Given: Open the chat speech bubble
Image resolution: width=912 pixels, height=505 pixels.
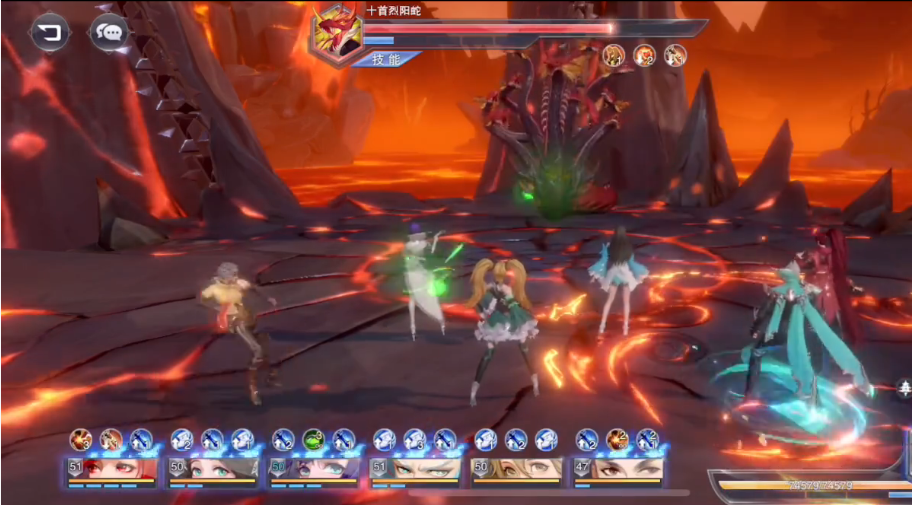Looking at the screenshot, I should coord(109,33).
